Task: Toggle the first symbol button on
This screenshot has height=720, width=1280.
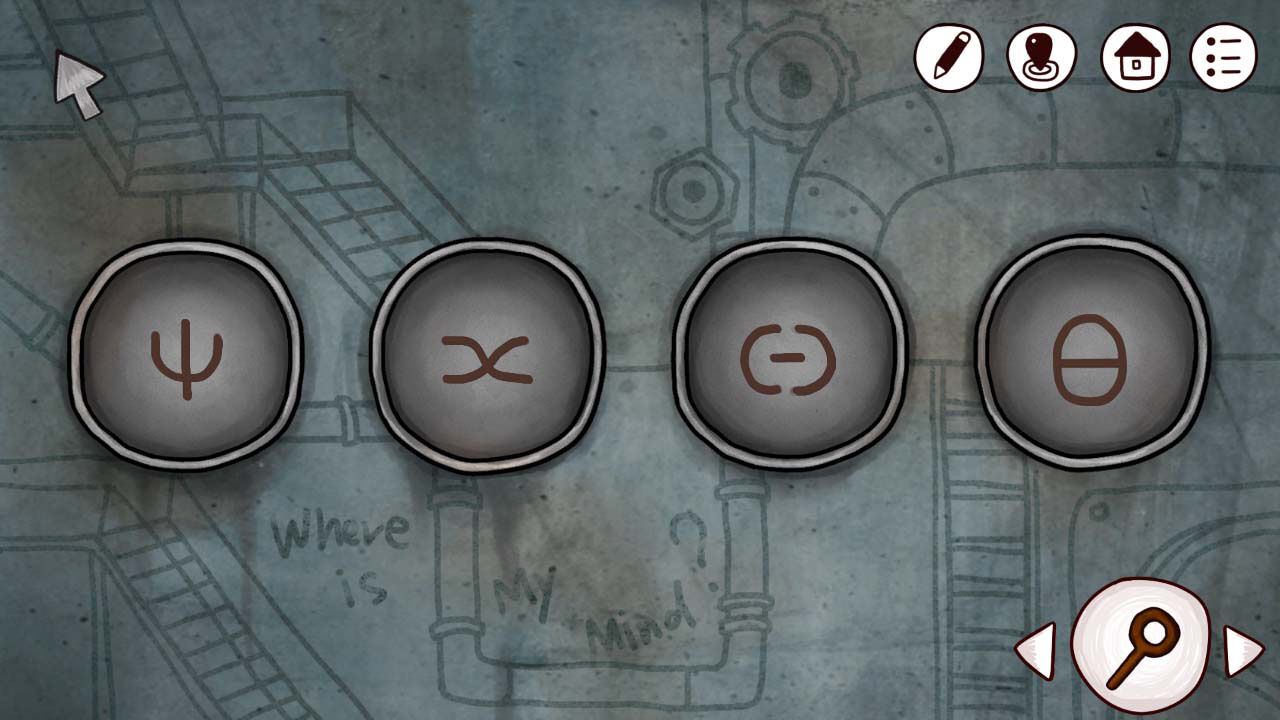Action: [x=188, y=357]
